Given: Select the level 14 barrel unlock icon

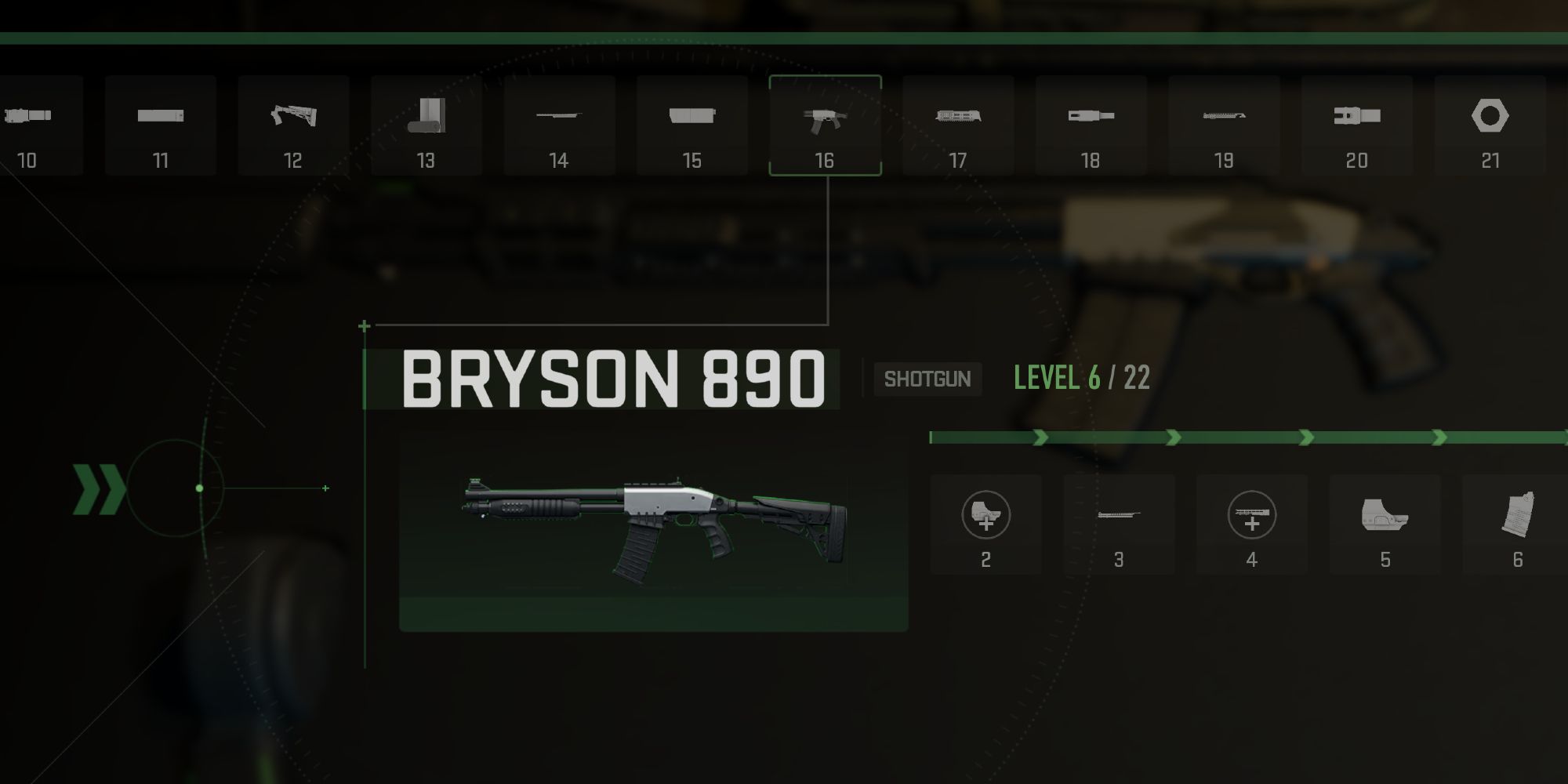Looking at the screenshot, I should coord(559,118).
